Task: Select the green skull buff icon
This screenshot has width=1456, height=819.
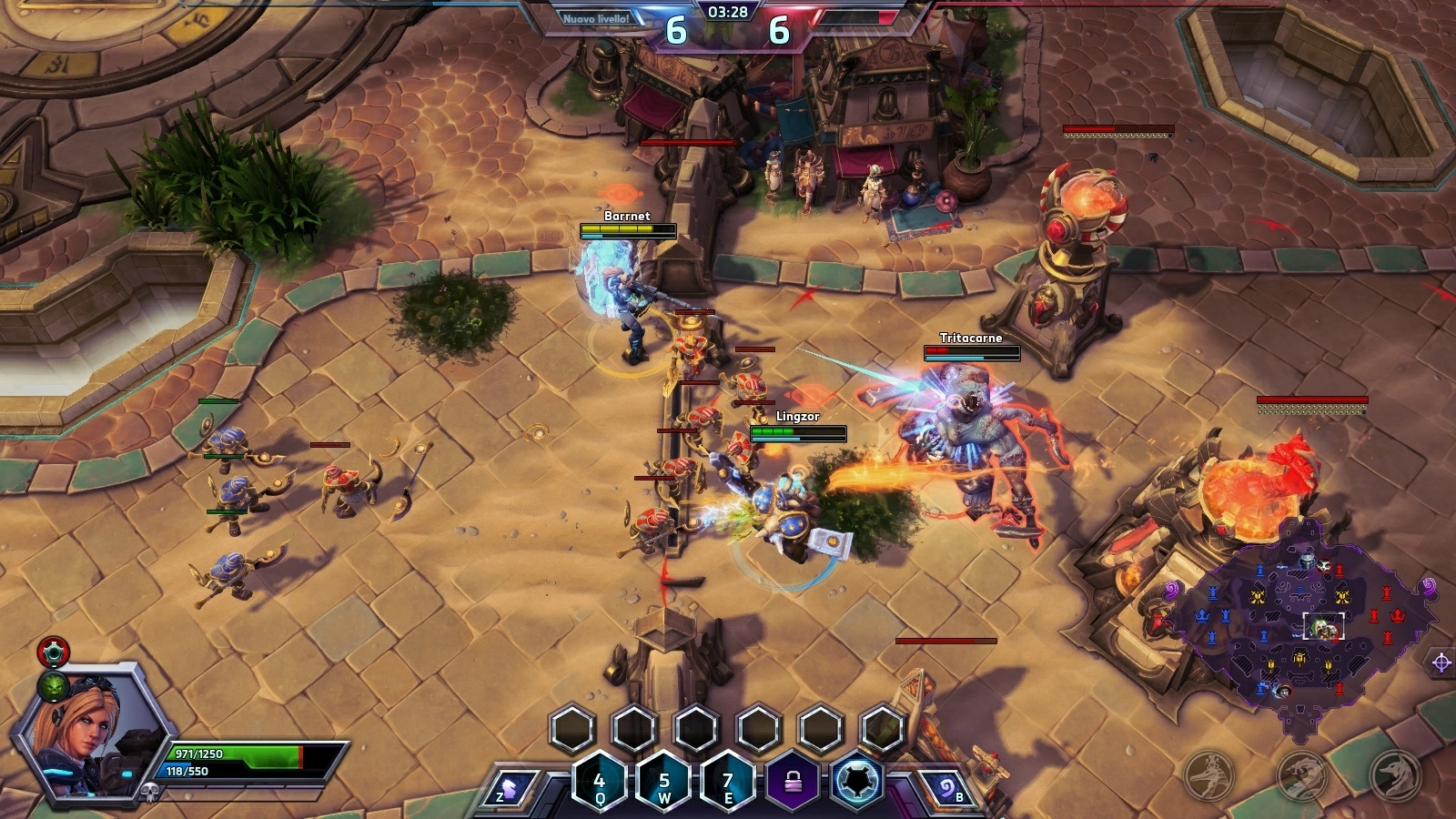Action: coord(54,686)
